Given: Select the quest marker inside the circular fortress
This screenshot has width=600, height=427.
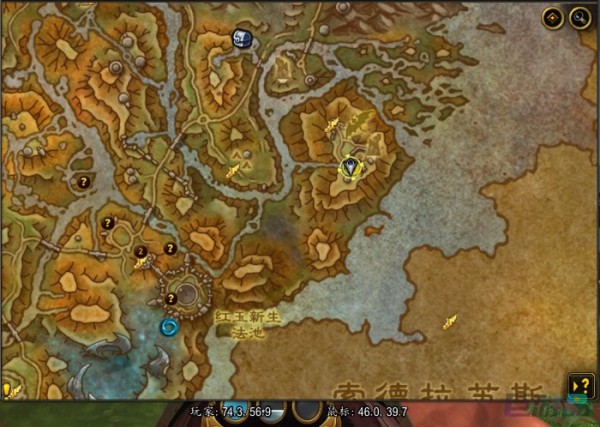Looking at the screenshot, I should point(171,298).
